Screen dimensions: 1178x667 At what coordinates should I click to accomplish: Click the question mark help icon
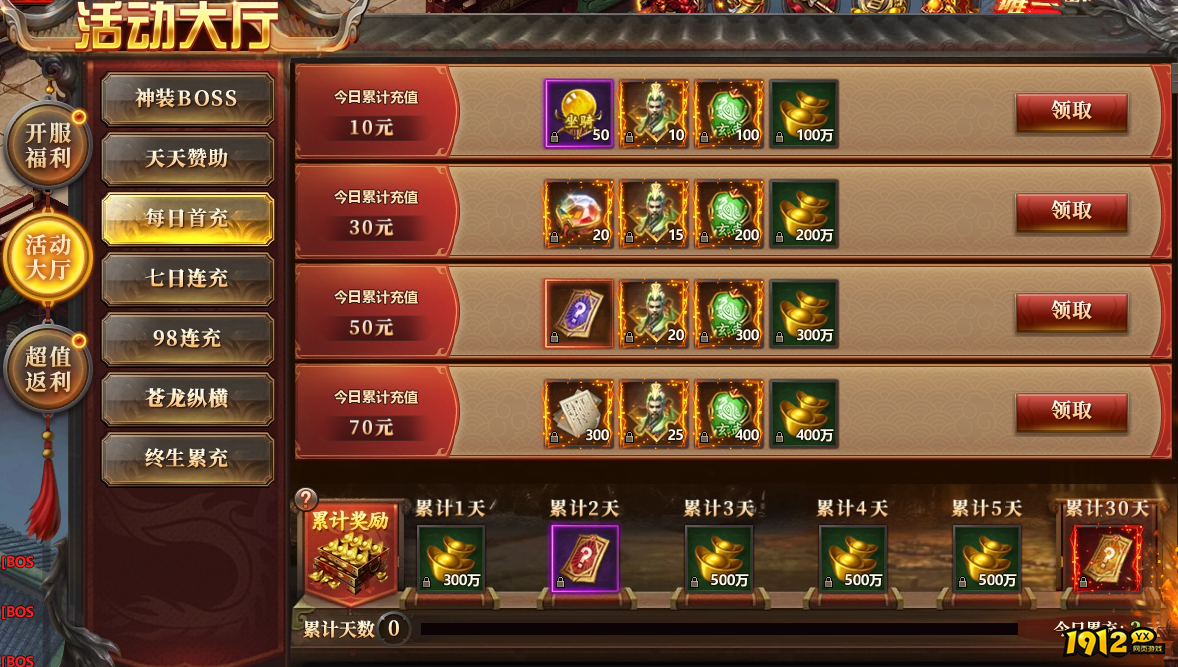(307, 500)
